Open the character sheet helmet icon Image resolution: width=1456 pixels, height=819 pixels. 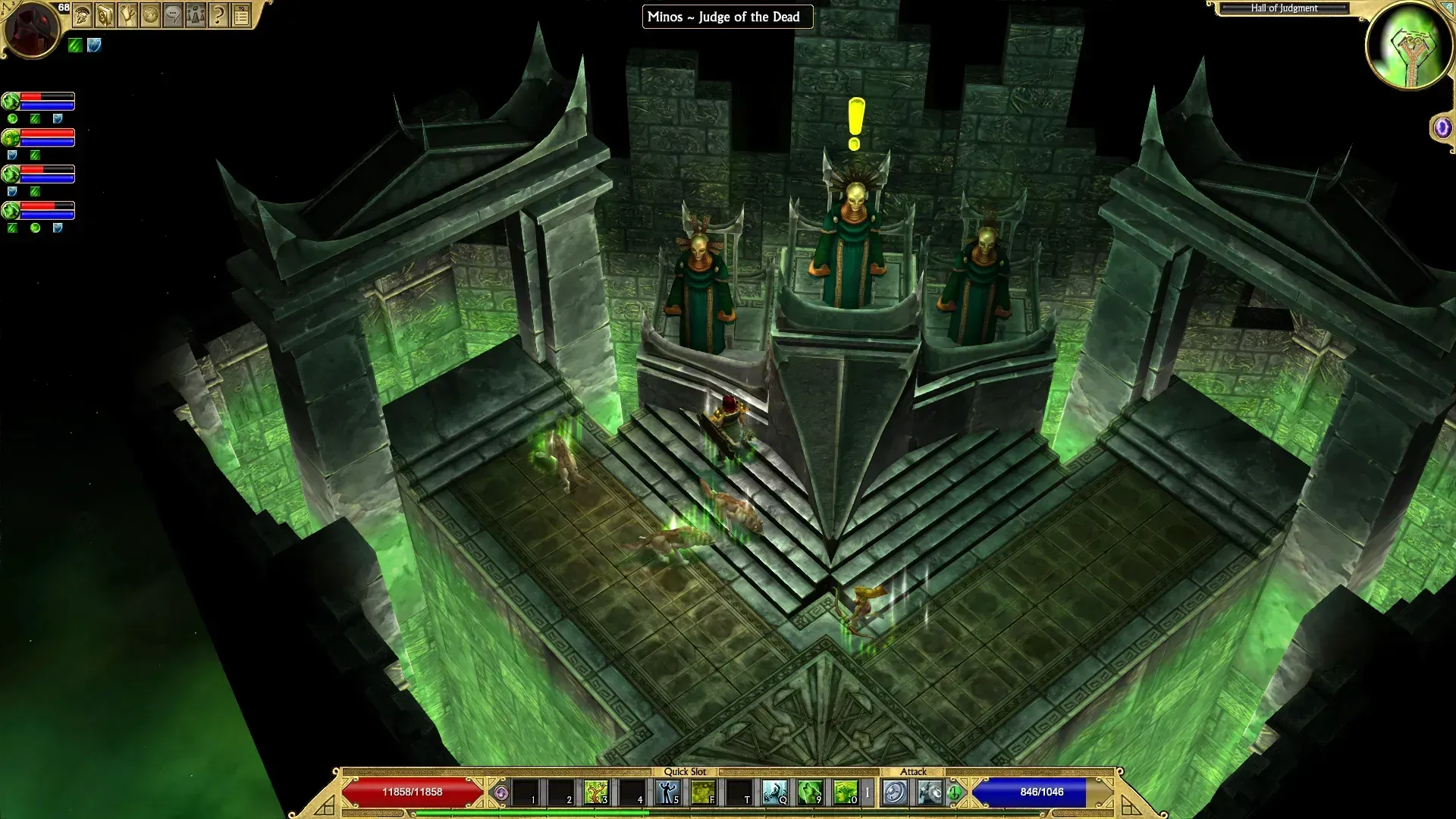click(83, 15)
